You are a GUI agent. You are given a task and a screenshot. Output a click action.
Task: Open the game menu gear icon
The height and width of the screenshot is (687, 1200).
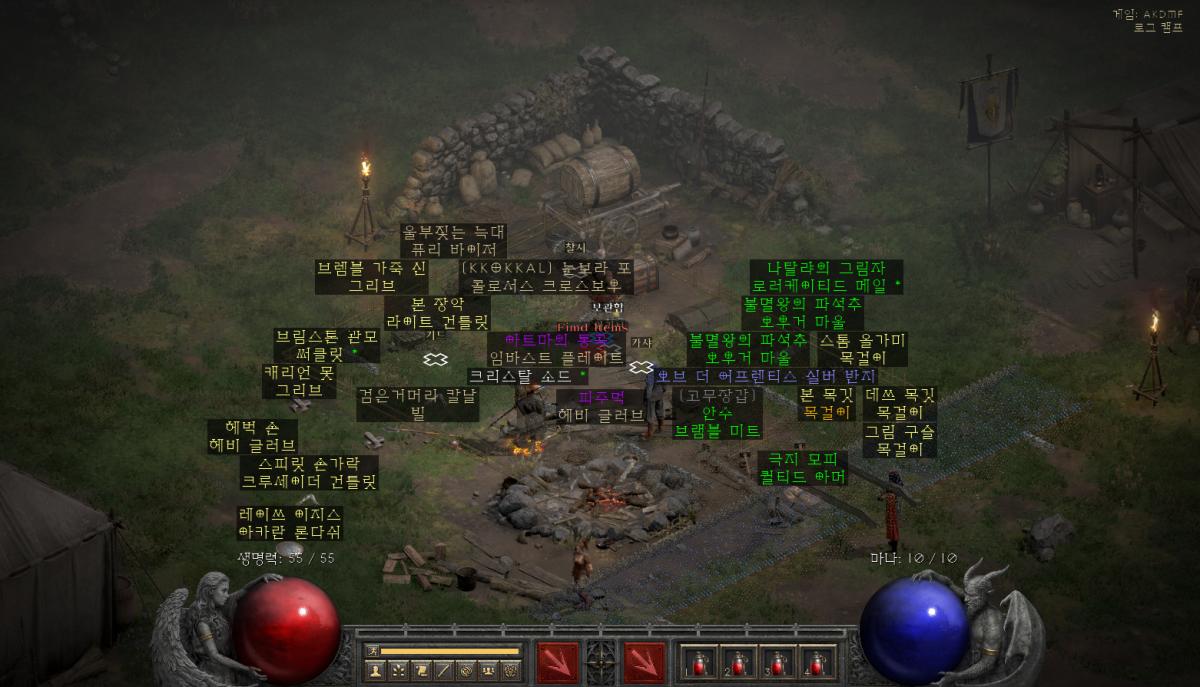511,670
